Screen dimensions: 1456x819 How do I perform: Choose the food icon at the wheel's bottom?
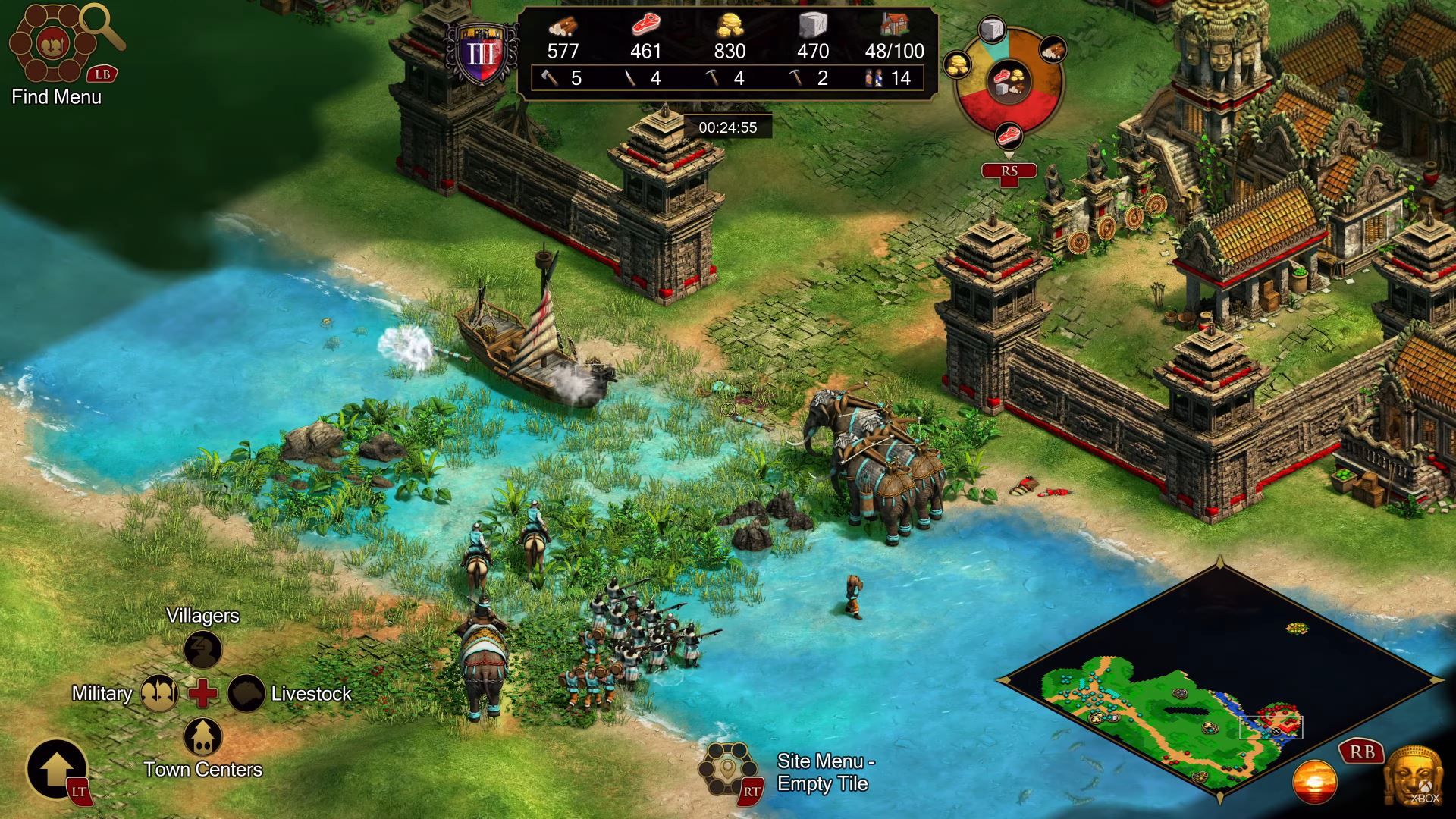point(1009,136)
